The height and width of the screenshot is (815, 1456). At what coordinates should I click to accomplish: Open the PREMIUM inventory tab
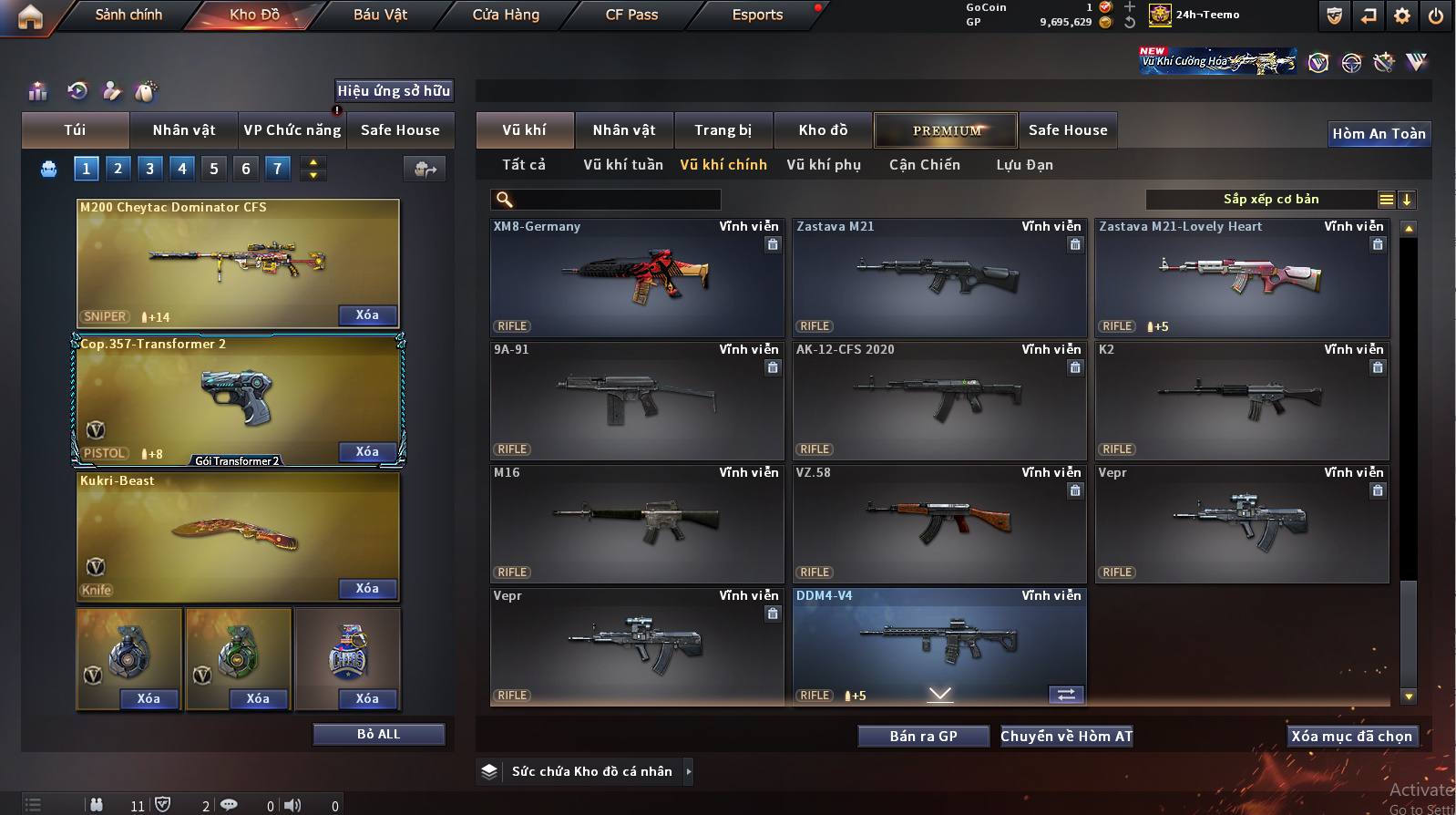(x=947, y=130)
